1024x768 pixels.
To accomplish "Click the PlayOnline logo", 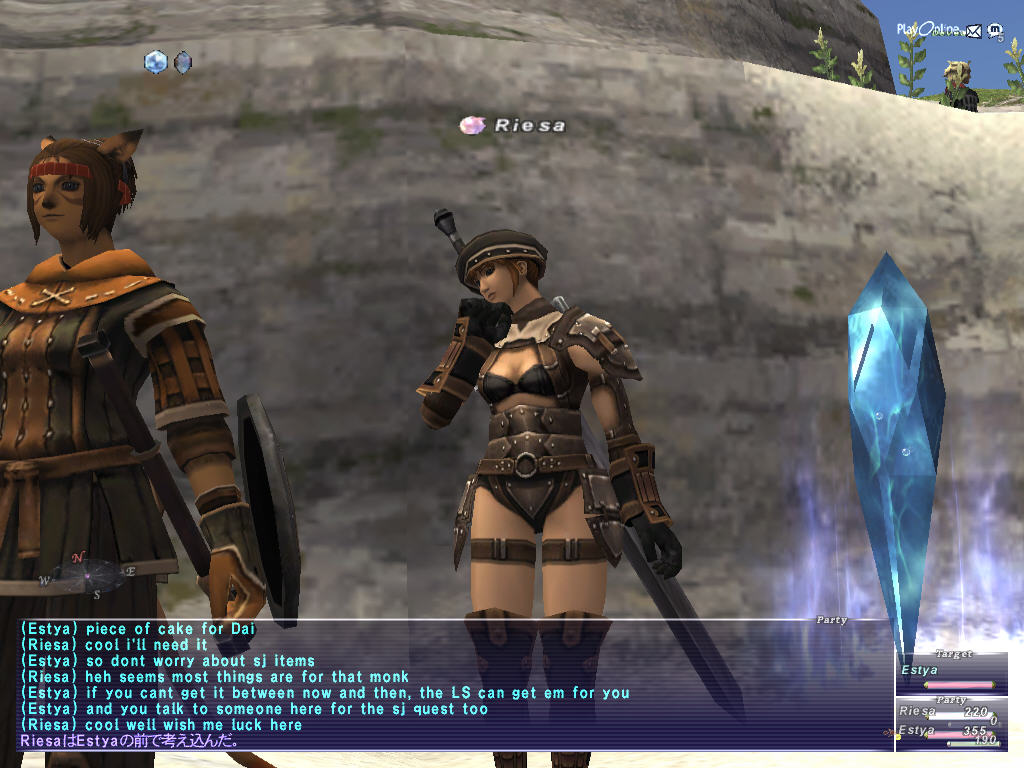I will pos(926,30).
